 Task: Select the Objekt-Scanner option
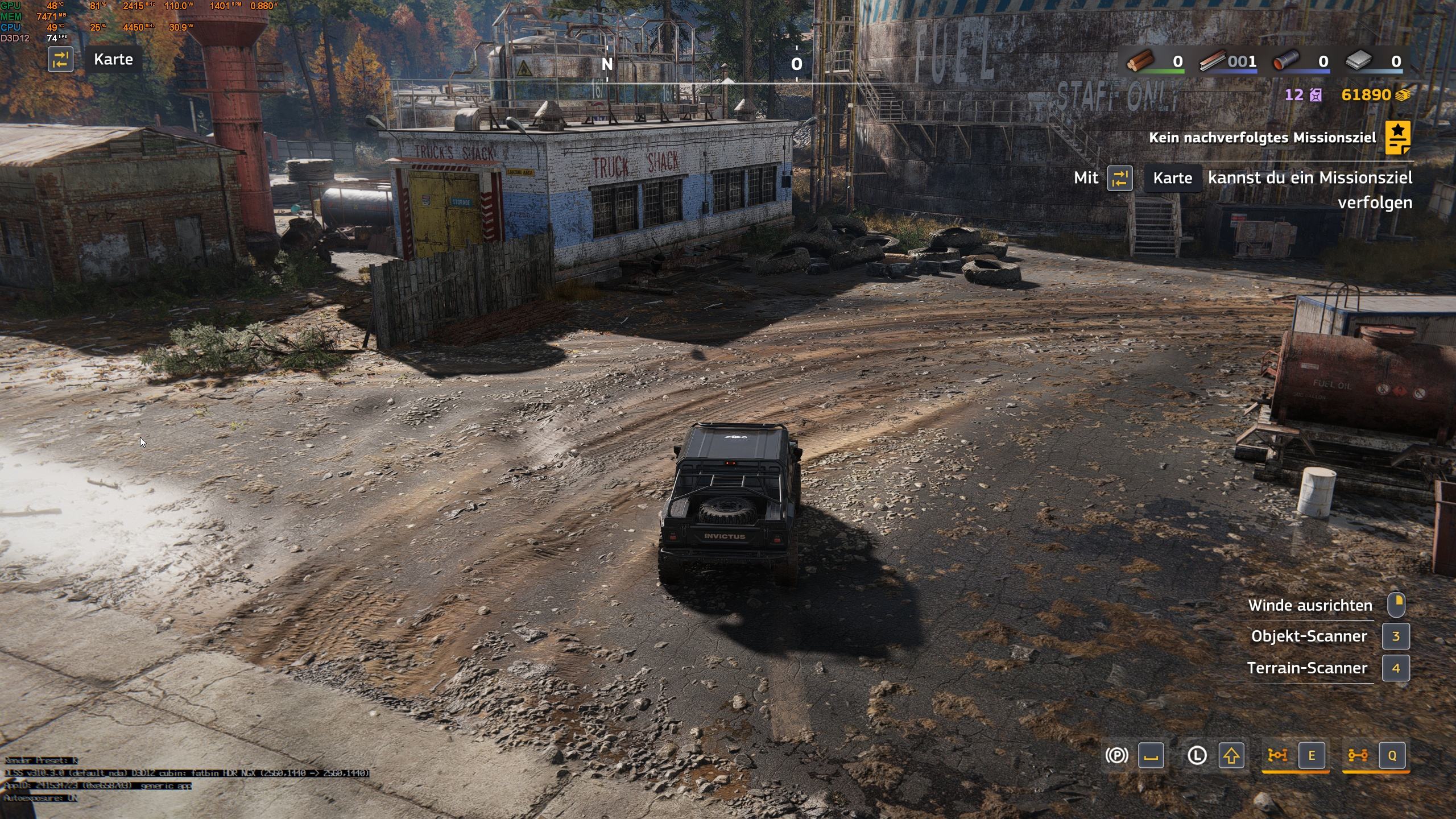coord(1309,636)
